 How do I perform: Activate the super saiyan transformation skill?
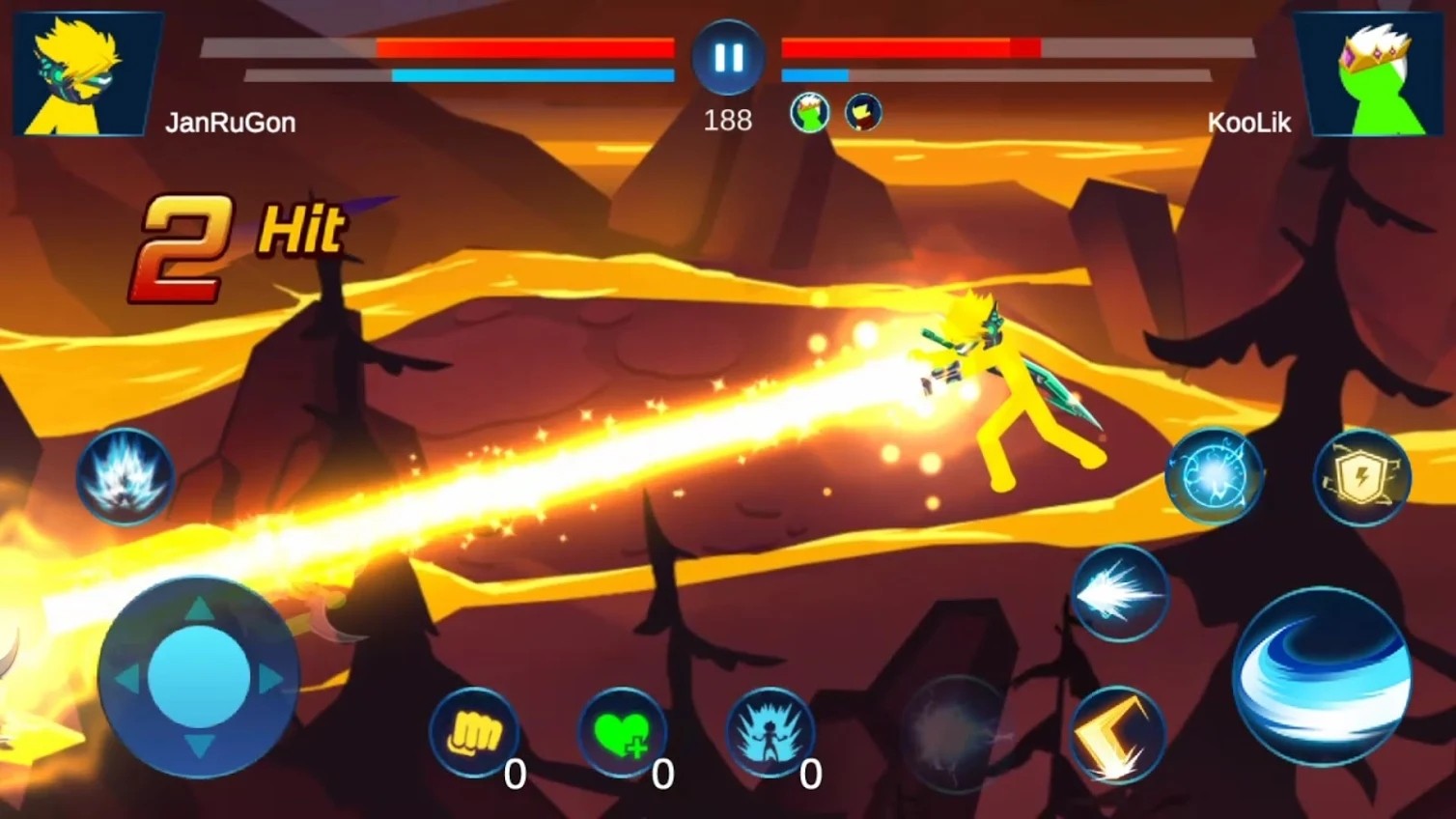(125, 476)
